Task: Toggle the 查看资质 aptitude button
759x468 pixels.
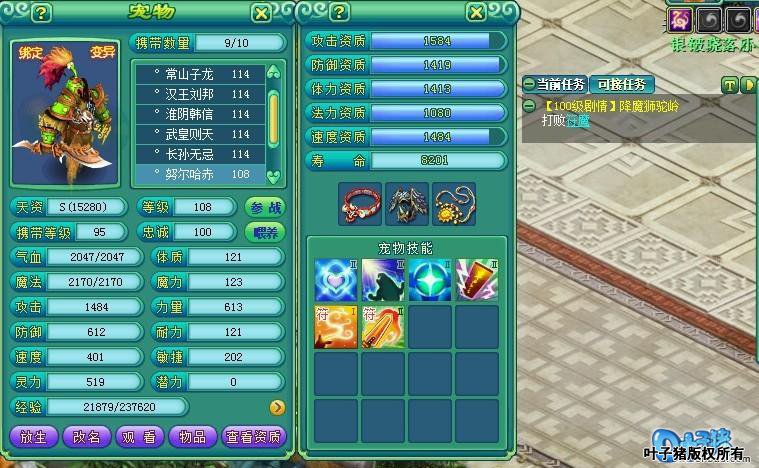Action: click(x=254, y=437)
